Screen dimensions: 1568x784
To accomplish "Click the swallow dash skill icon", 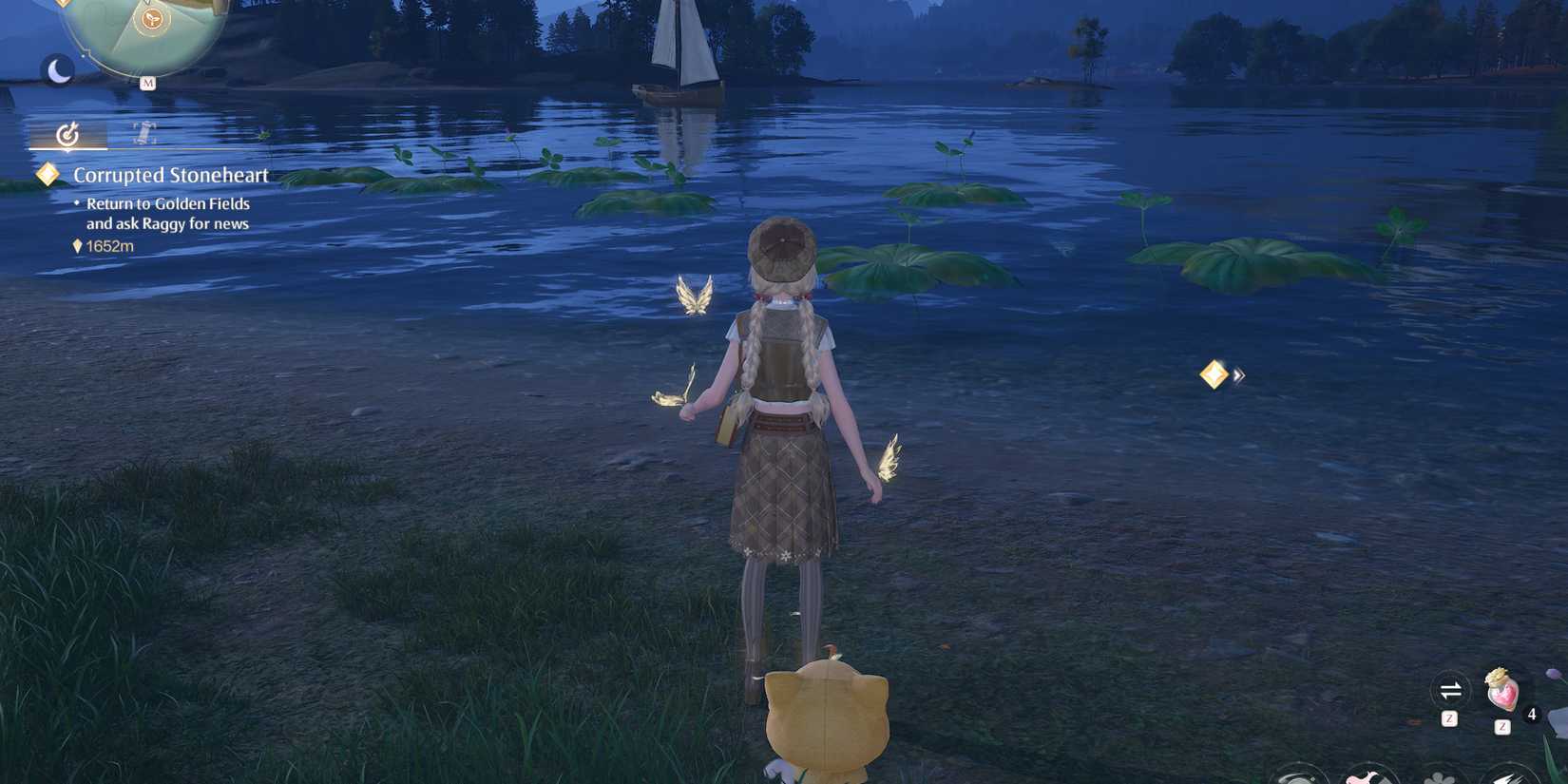I will (1513, 776).
